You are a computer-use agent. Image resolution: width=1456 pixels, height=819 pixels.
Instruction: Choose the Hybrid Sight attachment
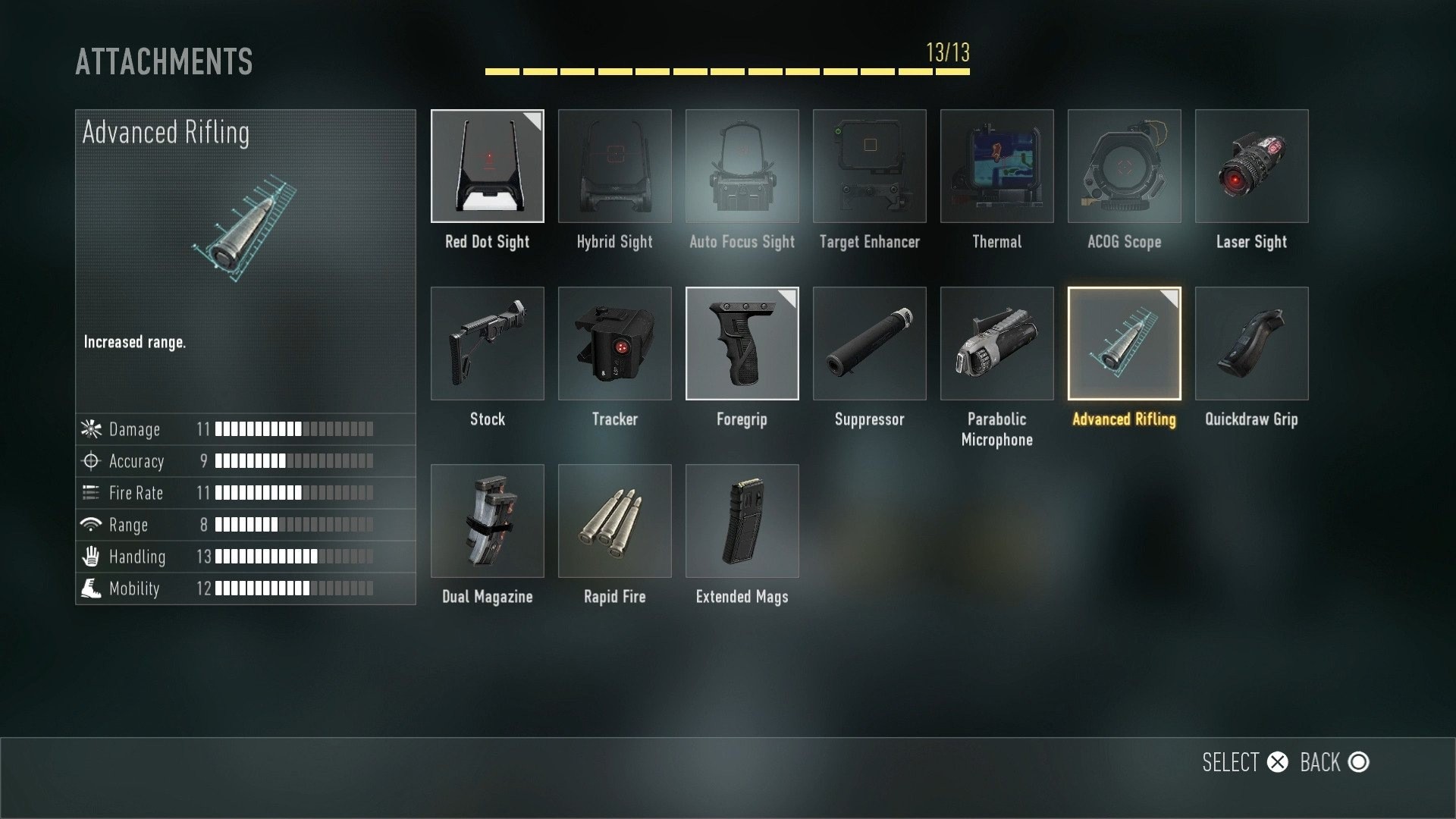point(614,166)
